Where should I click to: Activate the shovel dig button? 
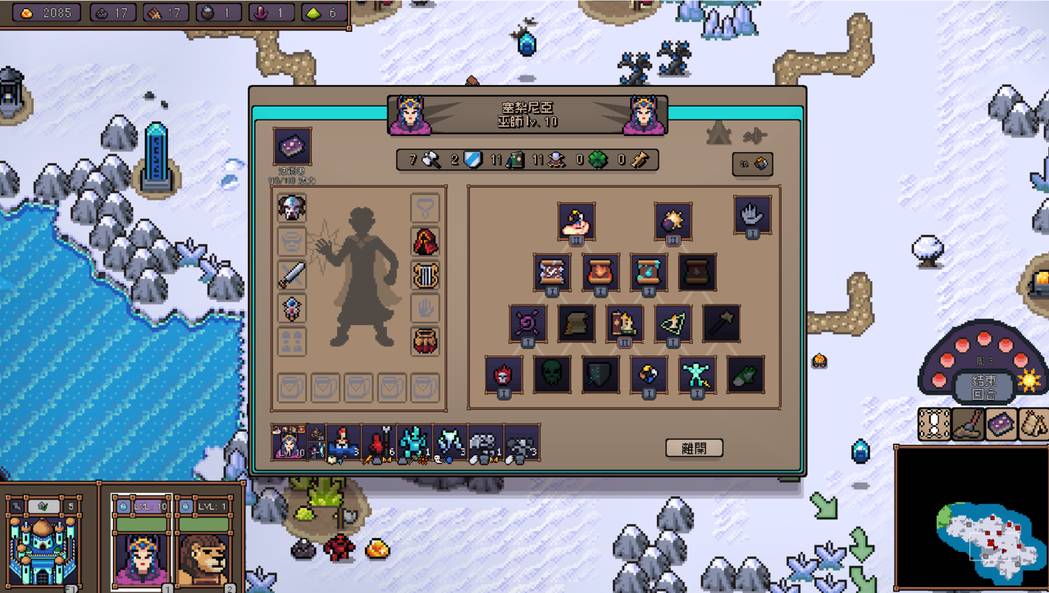pos(966,424)
